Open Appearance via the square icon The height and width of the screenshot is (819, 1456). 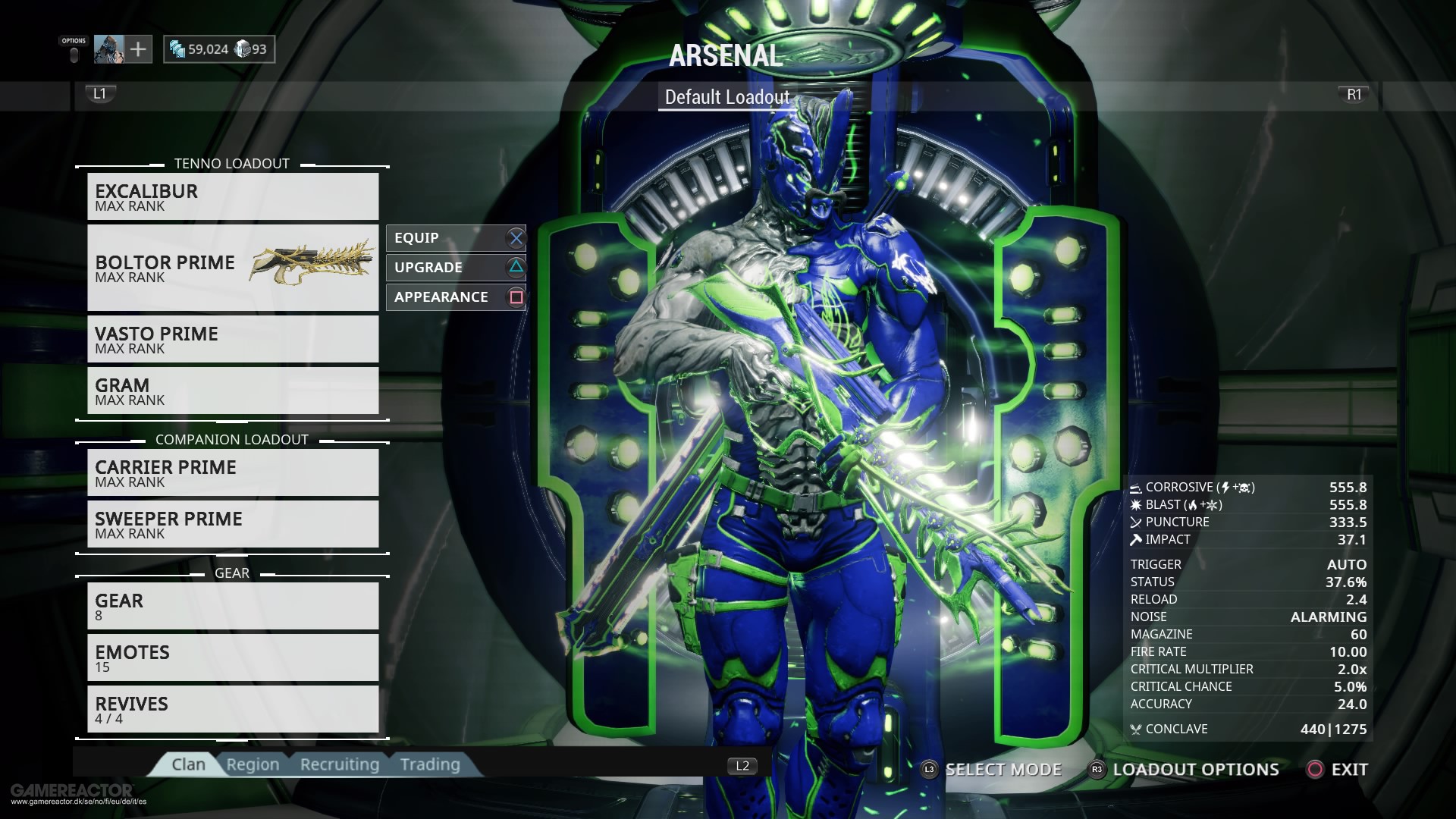(515, 297)
